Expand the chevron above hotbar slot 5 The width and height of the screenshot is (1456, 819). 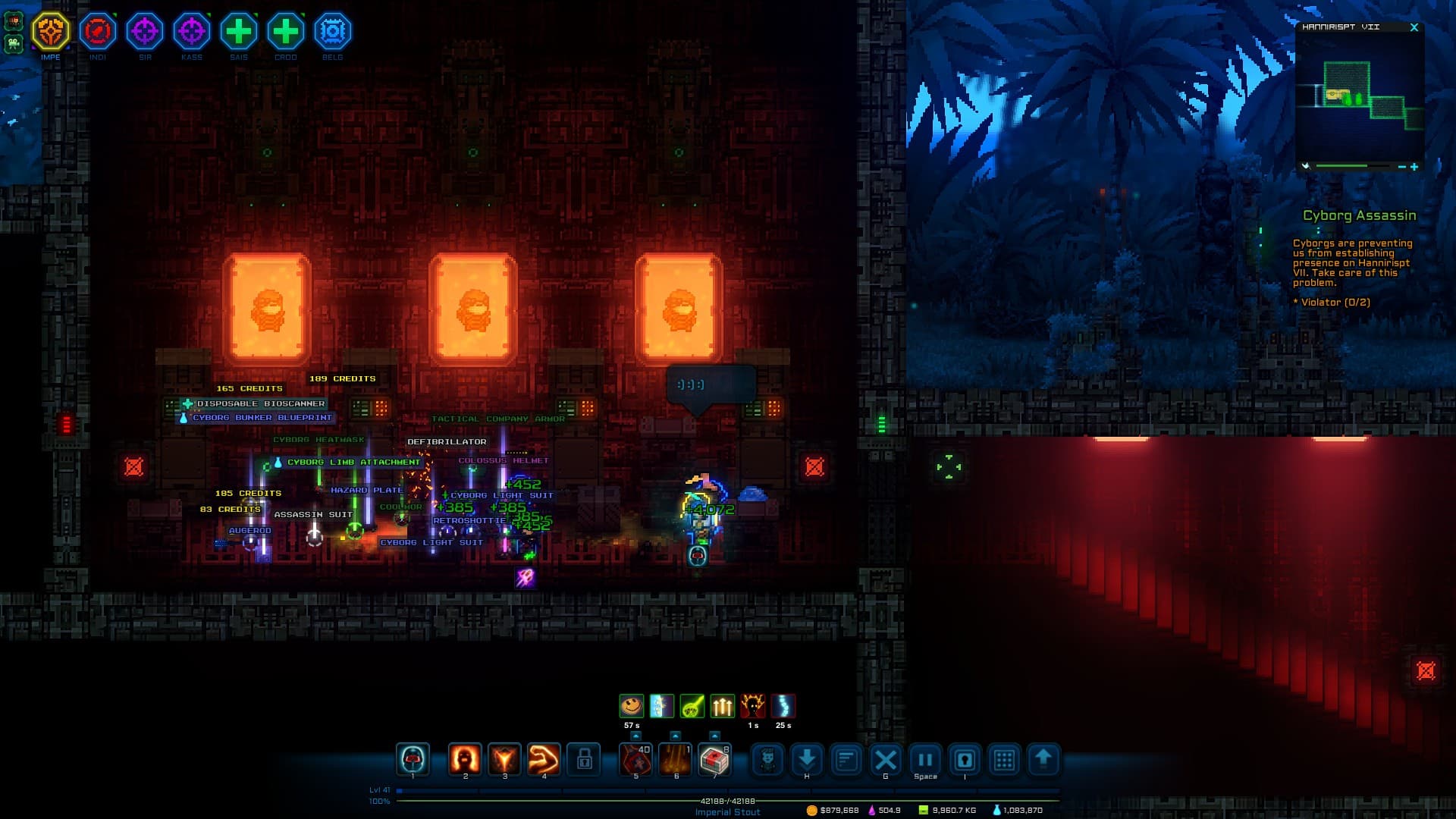637,734
